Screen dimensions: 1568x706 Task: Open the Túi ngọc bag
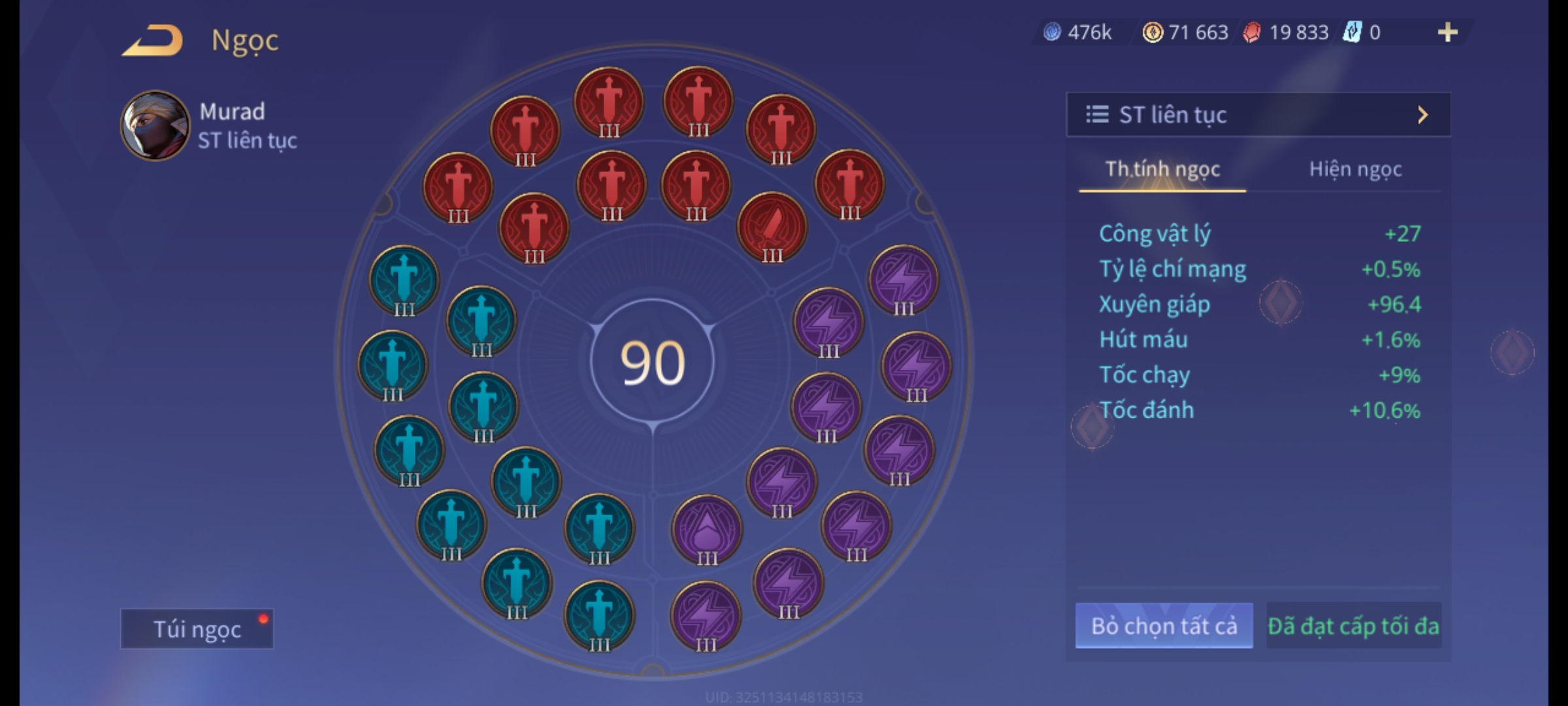pyautogui.click(x=197, y=629)
